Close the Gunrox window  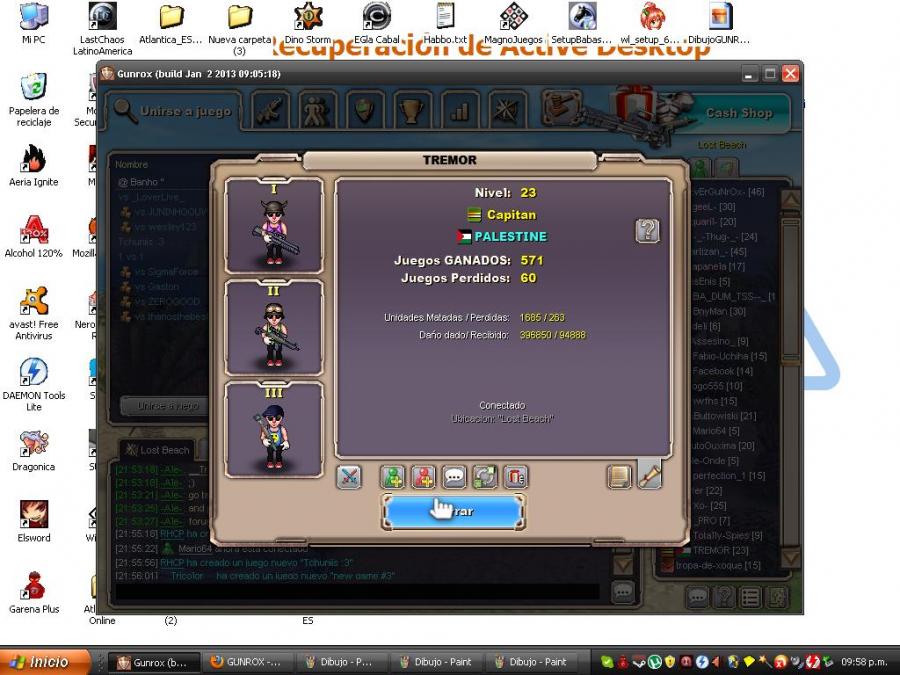(x=790, y=74)
